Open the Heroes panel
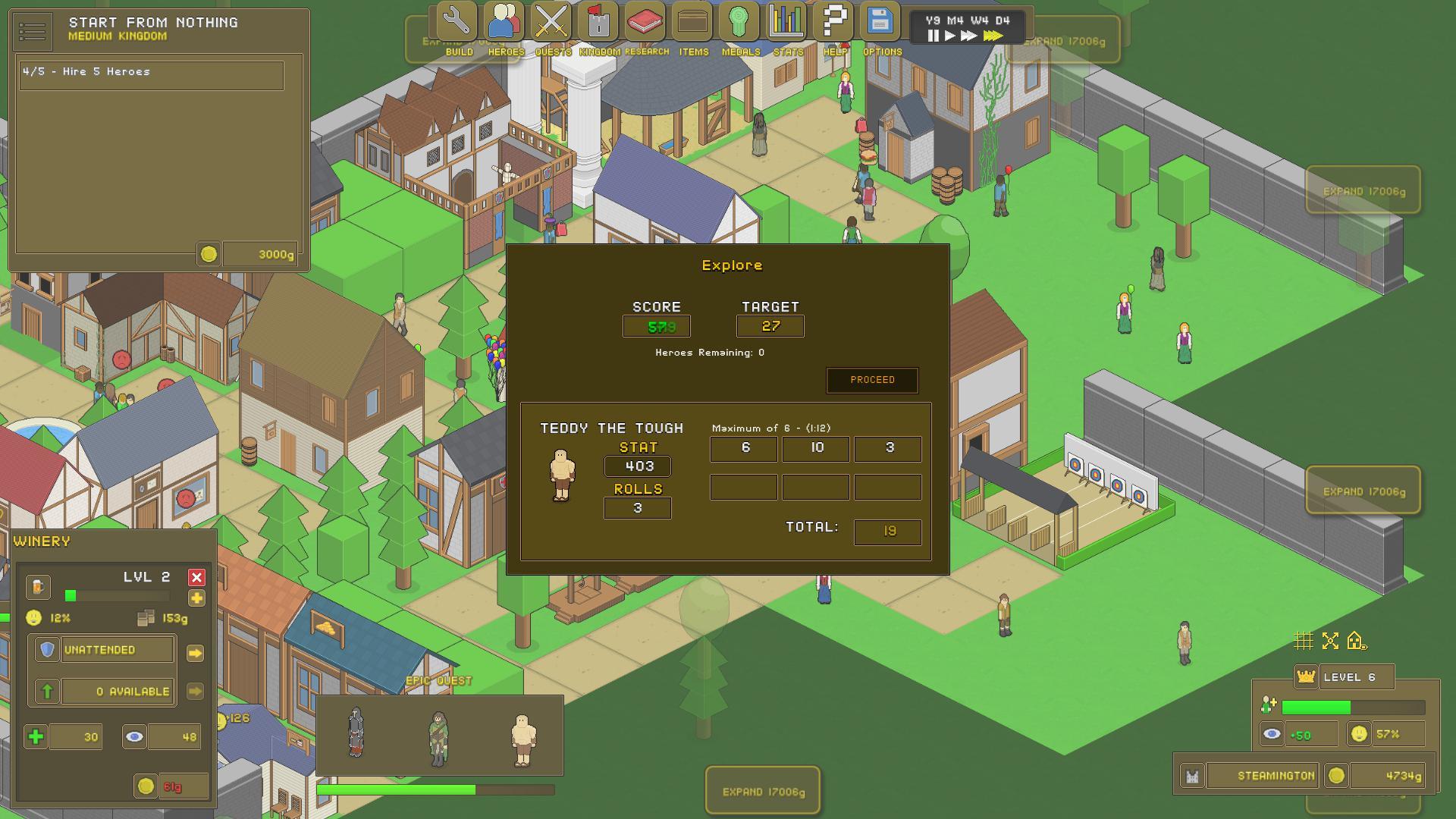 pos(503,23)
